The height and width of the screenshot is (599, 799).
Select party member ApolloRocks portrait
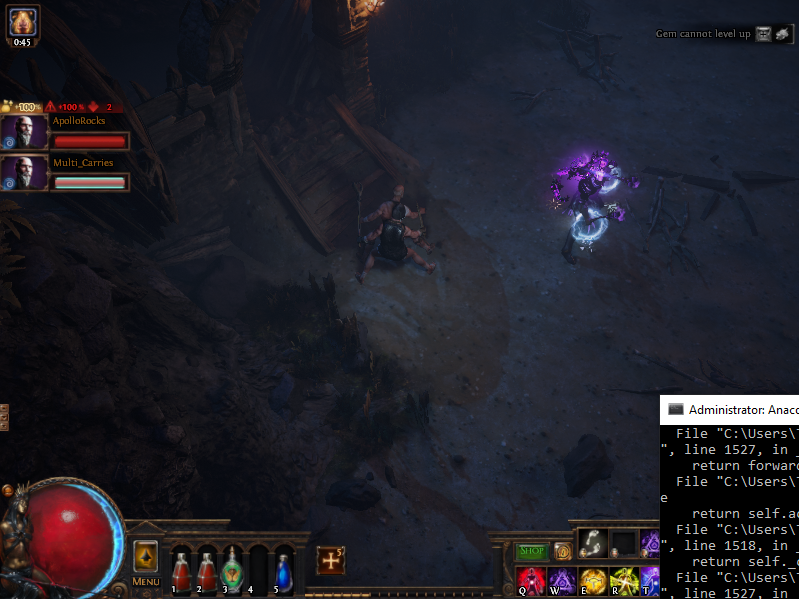coord(24,133)
